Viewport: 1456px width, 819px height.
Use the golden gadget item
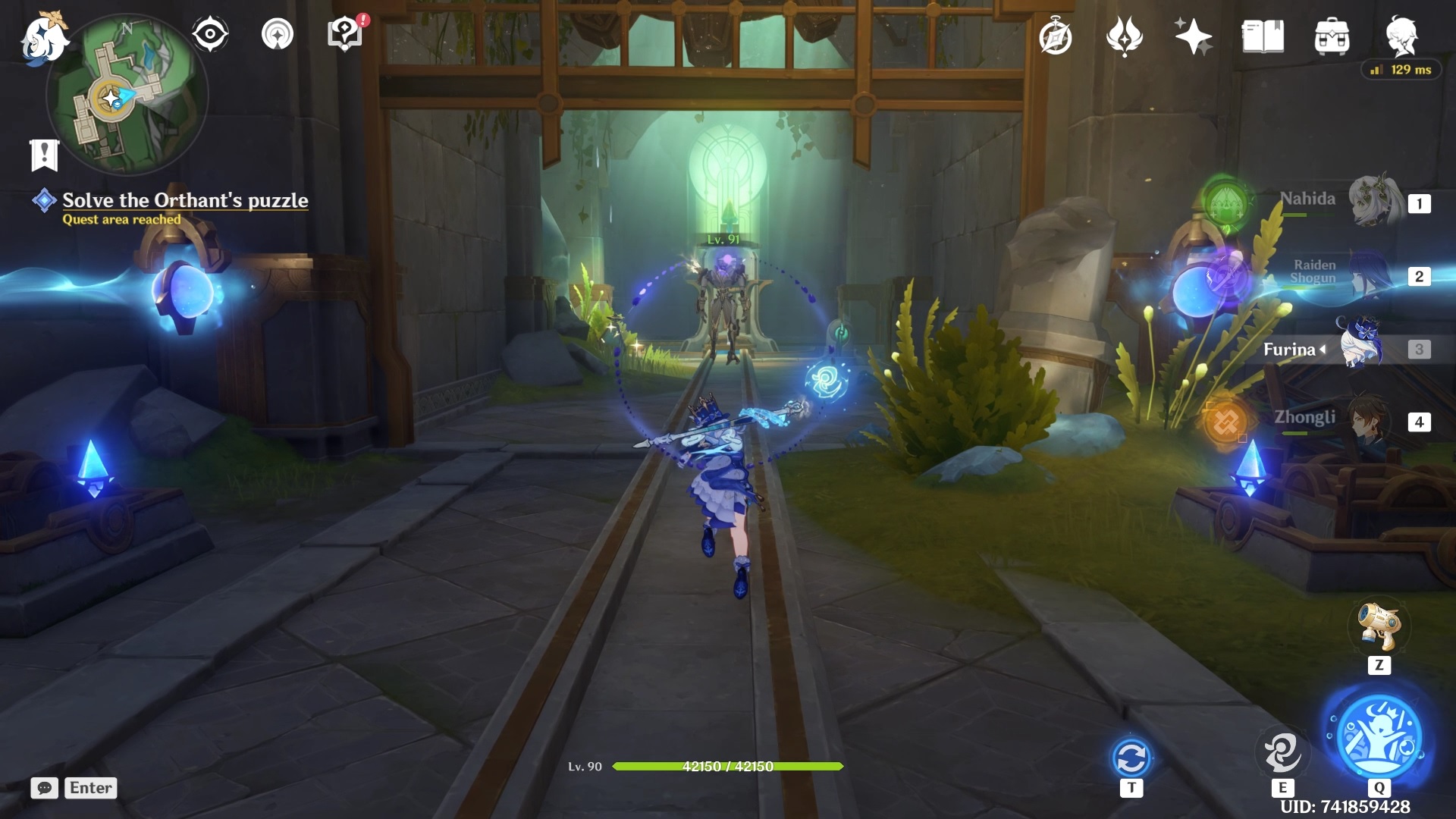[x=1379, y=627]
